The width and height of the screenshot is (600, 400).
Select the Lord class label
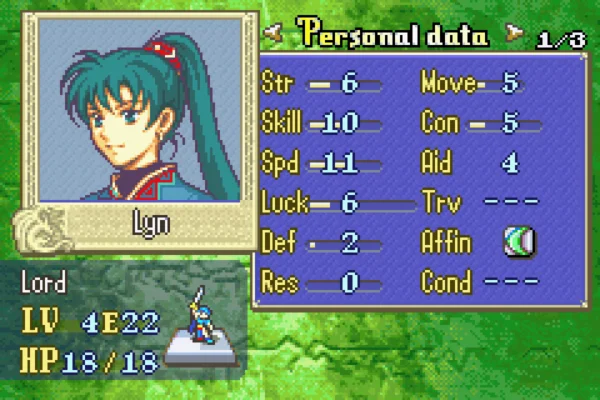[44, 283]
